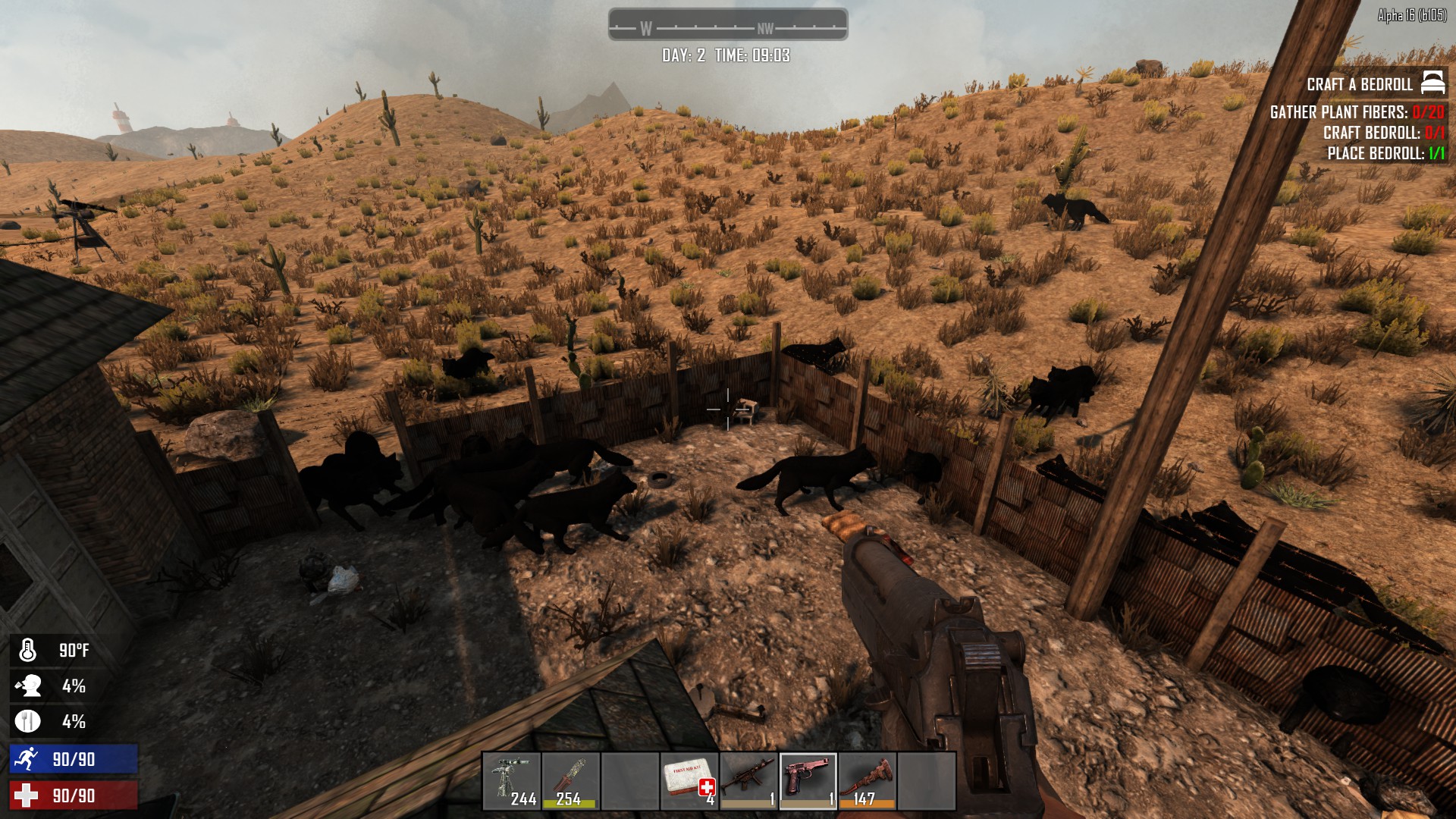The width and height of the screenshot is (1456, 819).
Task: Click the highlighted pistol slot
Action: 808,781
